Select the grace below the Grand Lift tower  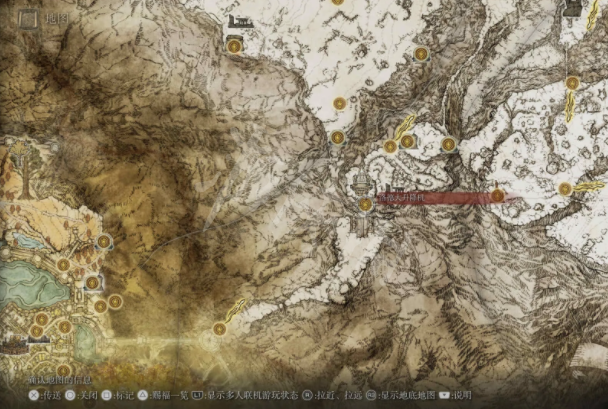click(366, 204)
